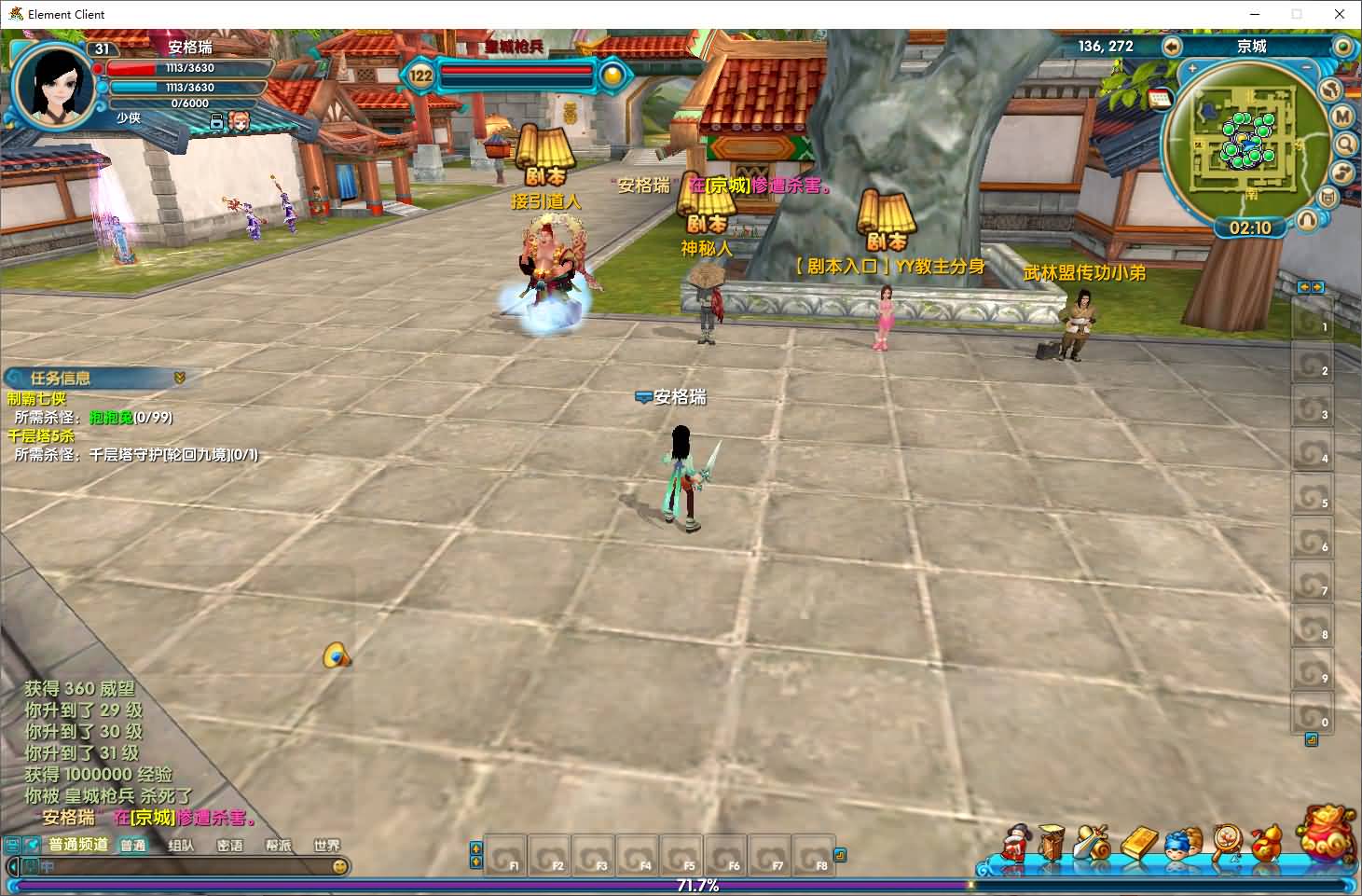1362x896 pixels.
Task: Close the Element Client window
Action: [1340, 14]
